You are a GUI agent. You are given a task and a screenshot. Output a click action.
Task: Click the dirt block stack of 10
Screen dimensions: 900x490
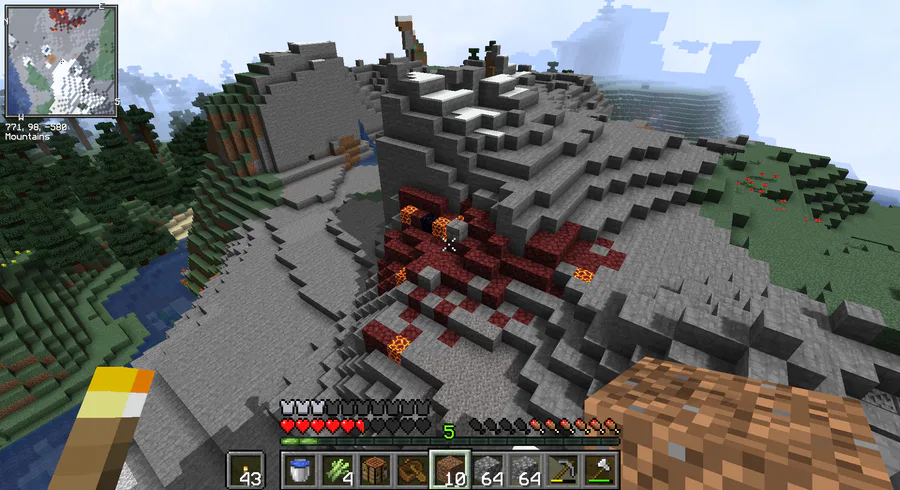447,469
